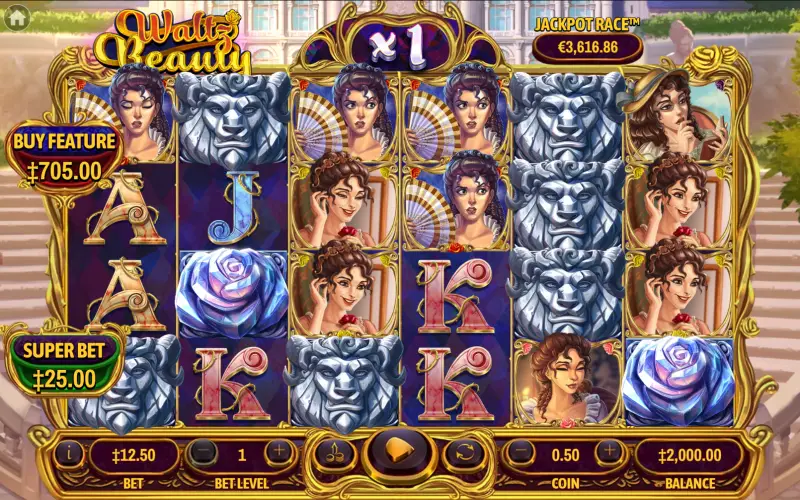This screenshot has height=500, width=800.
Task: Click the double-up gamble button
Action: (334, 454)
